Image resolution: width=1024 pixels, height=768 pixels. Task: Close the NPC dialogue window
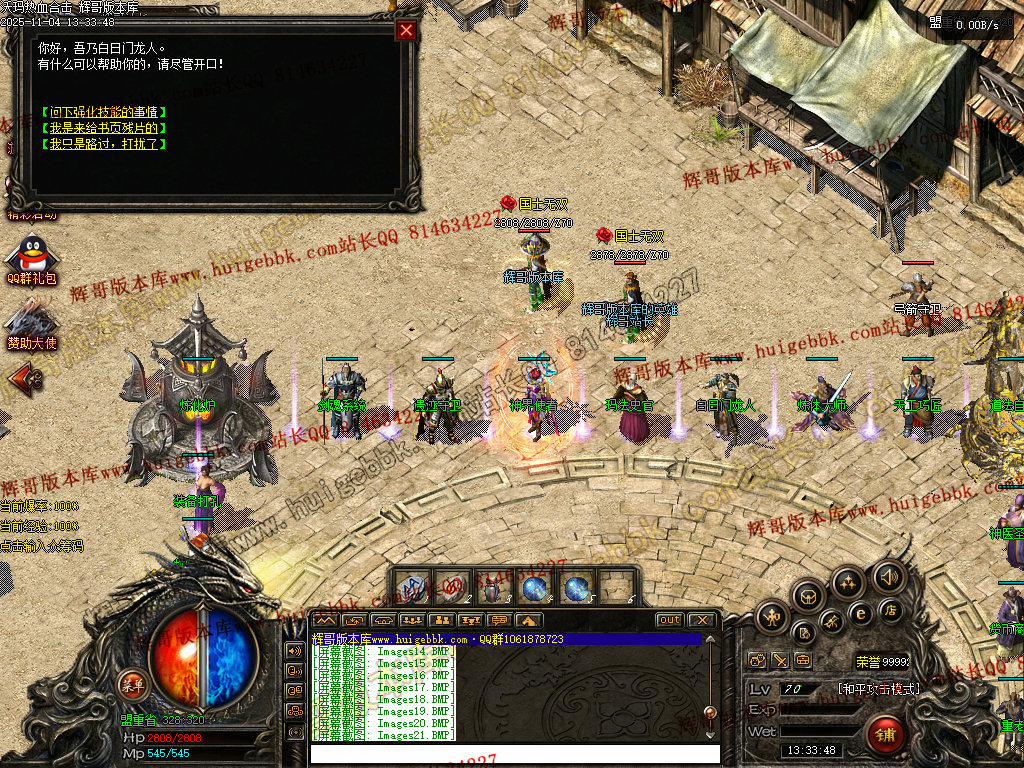click(x=406, y=30)
